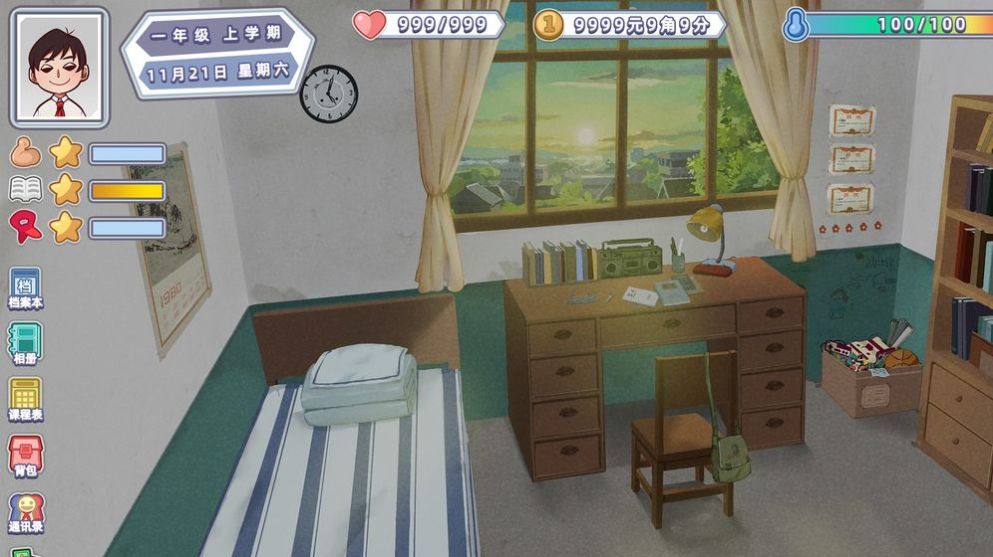
Task: Open the 档案本 archive book
Action: (25, 287)
